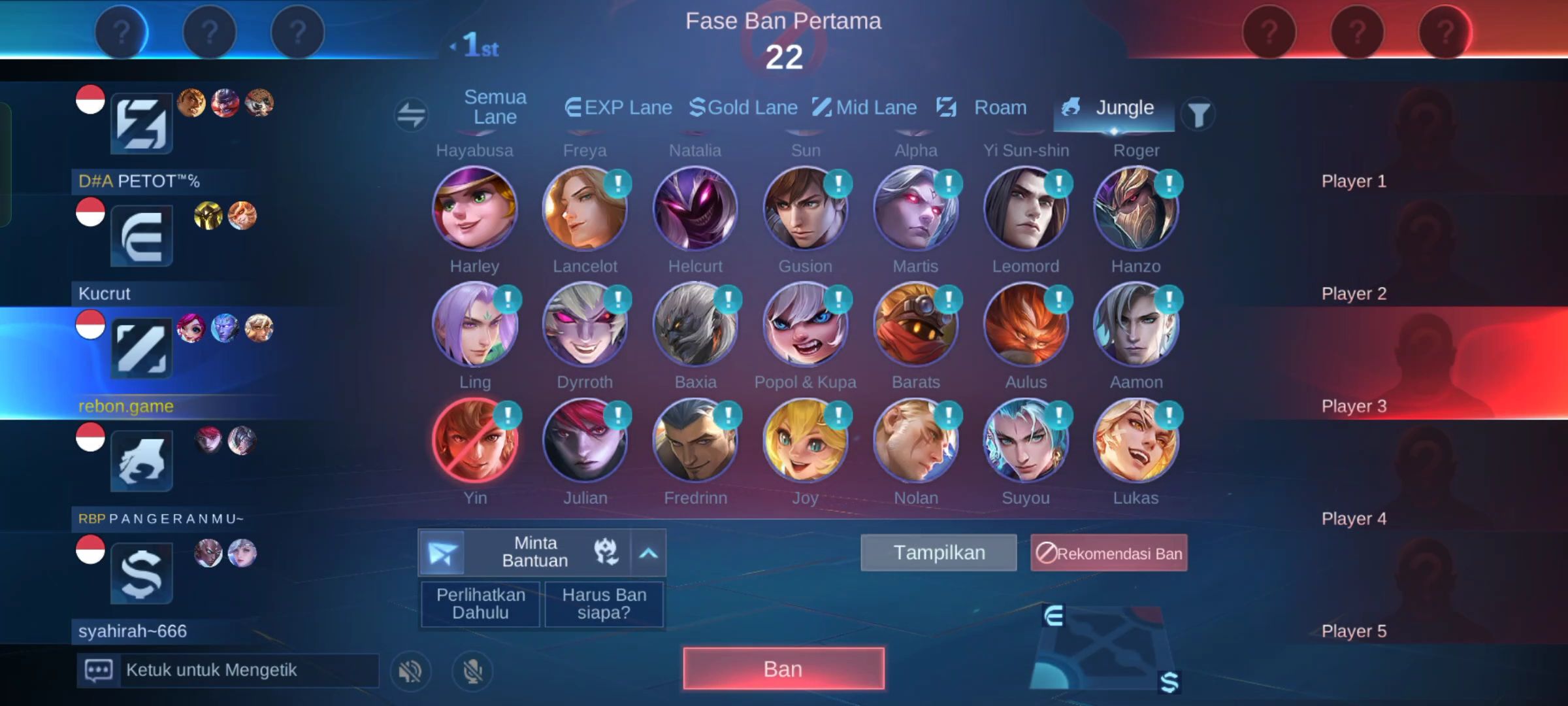Switch to Semua Lane tab
Image resolution: width=1568 pixels, height=706 pixels.
pos(495,107)
